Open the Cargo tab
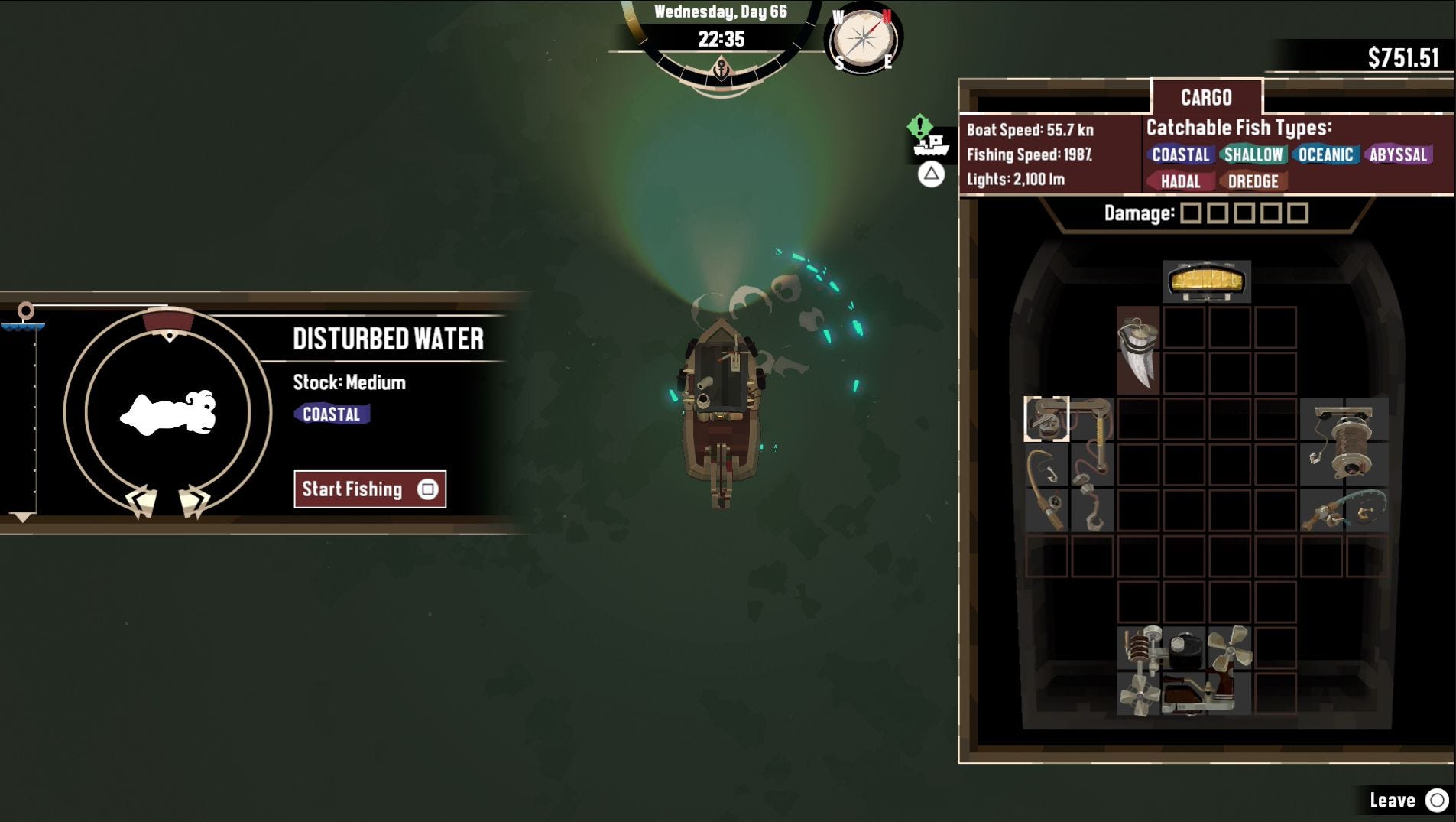Image resolution: width=1456 pixels, height=822 pixels. (1206, 98)
